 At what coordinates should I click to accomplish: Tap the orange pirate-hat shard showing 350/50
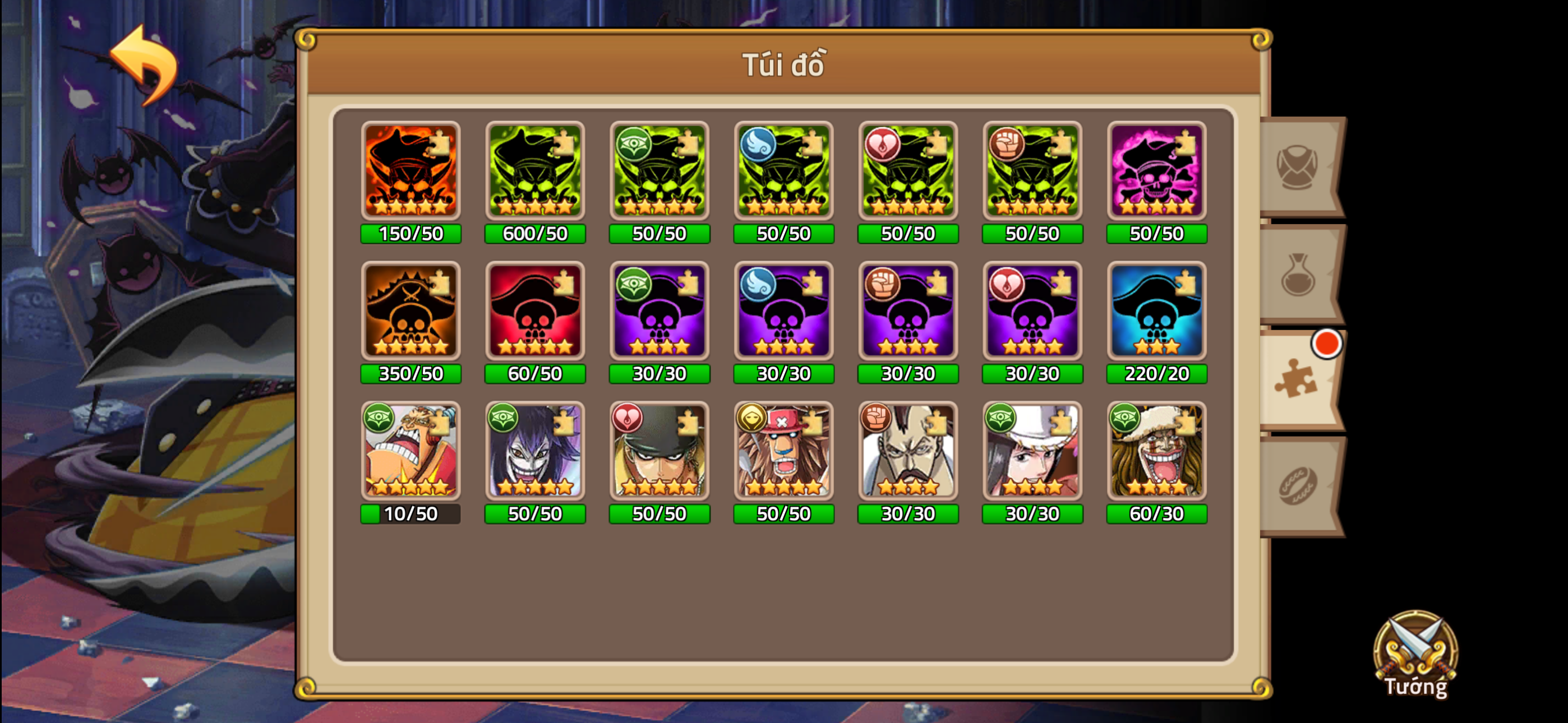point(411,312)
